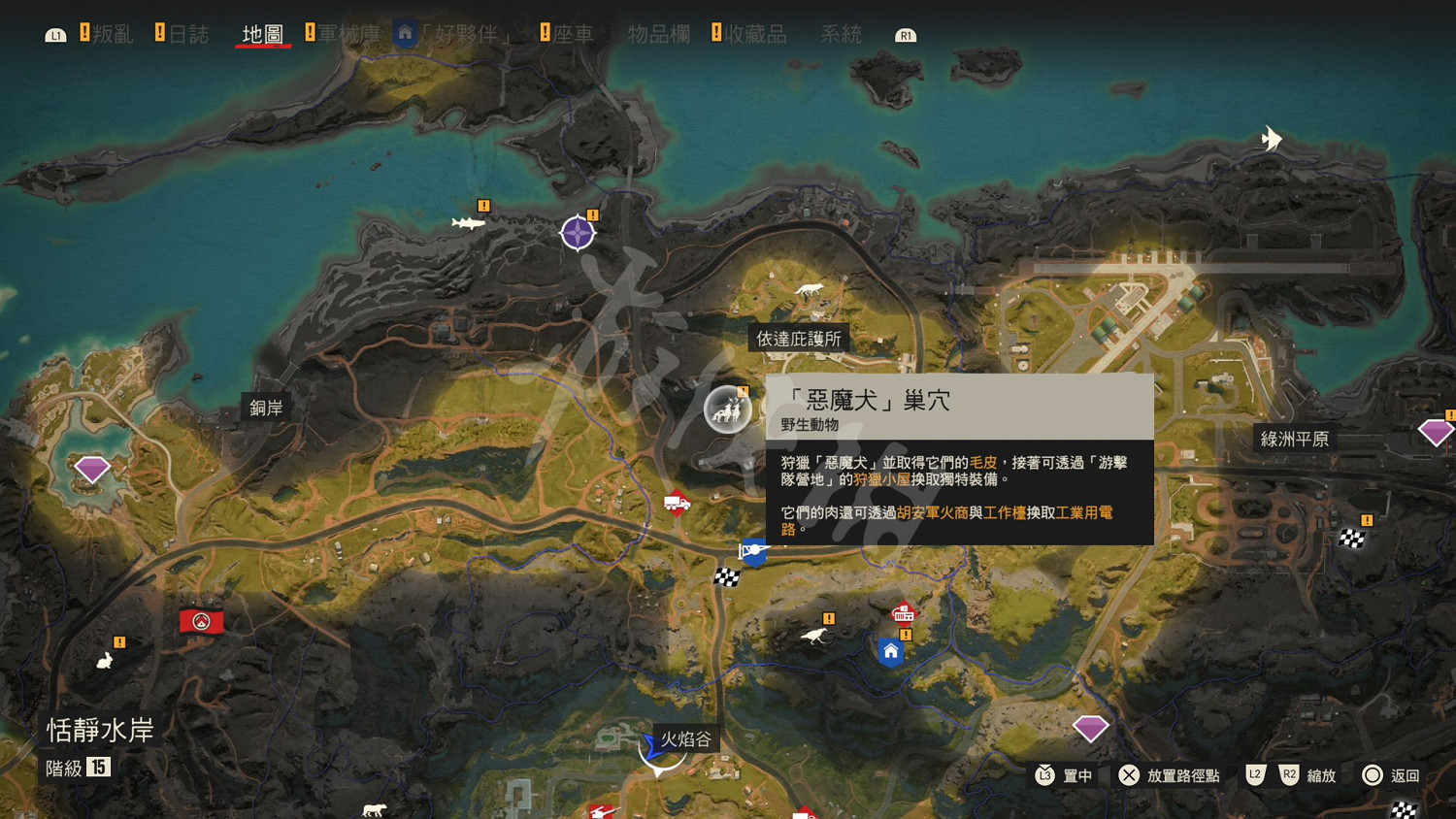Select the delivery truck vehicle icon
Screen dimensions: 1456x819
[677, 503]
